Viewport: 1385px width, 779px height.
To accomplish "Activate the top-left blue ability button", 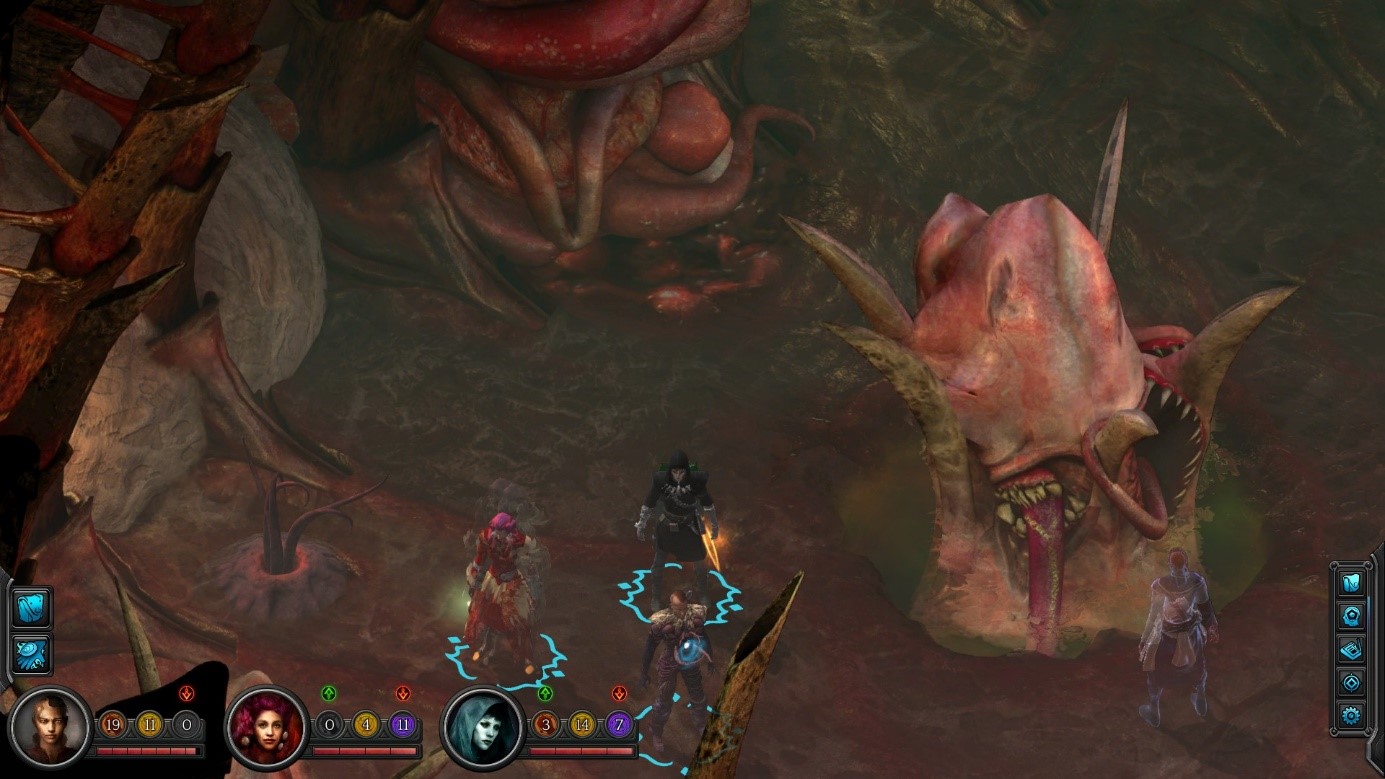I will [32, 606].
